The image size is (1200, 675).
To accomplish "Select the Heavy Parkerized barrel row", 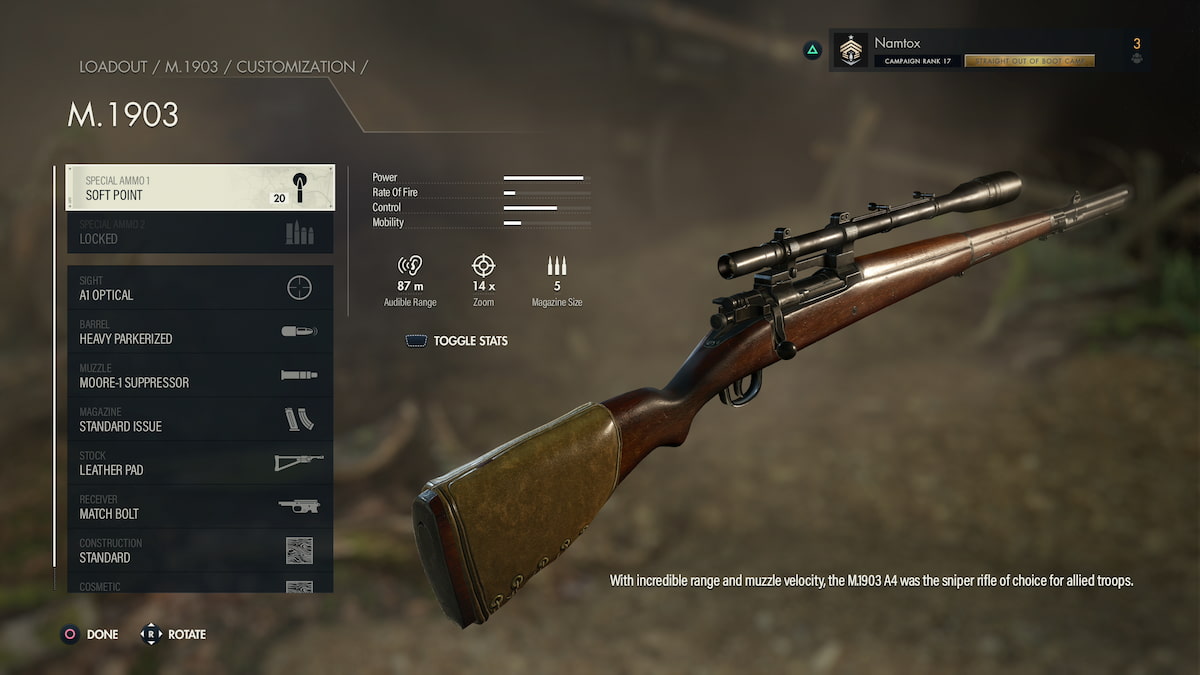I will click(200, 332).
